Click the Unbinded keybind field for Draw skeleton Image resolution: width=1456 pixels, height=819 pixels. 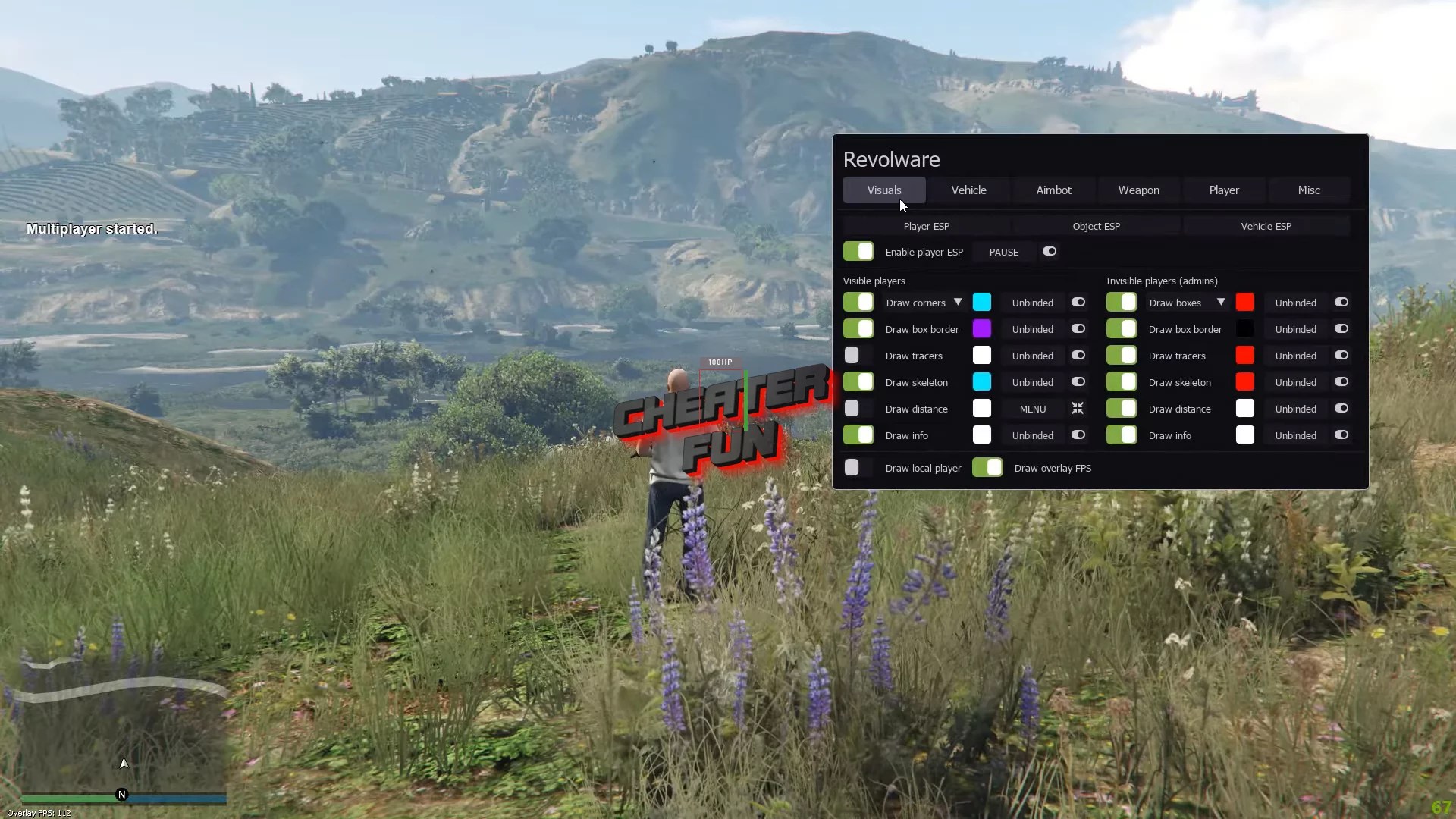click(1032, 381)
